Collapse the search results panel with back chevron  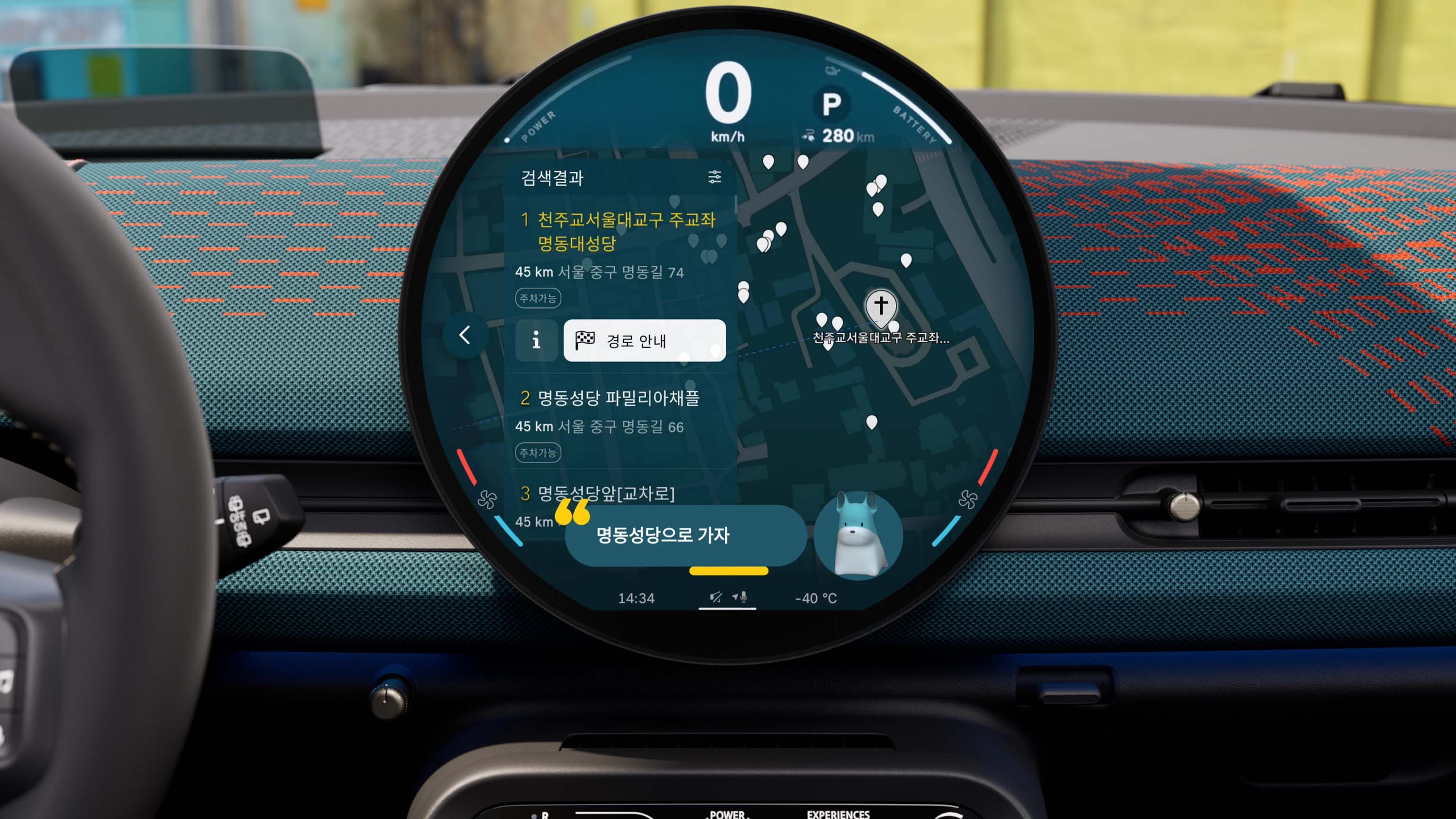click(464, 336)
